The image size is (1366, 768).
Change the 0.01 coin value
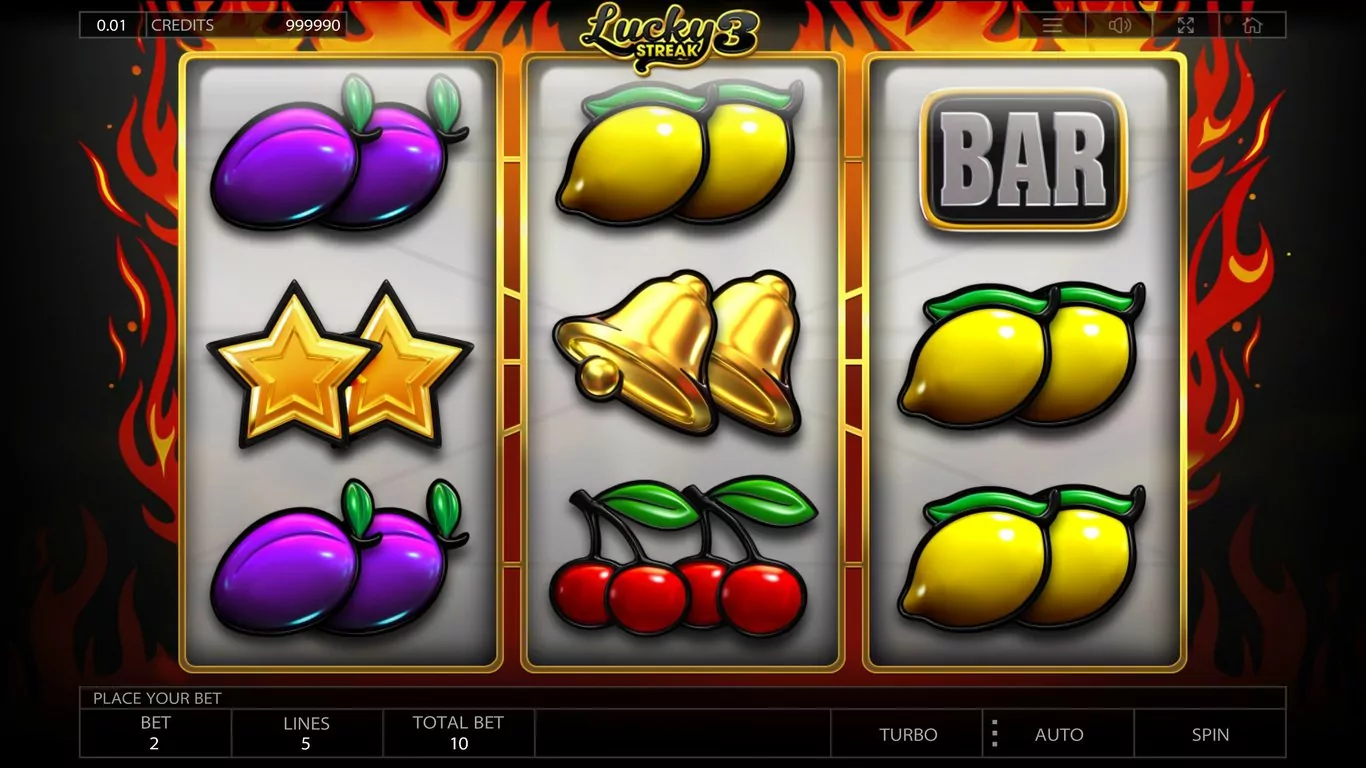coord(112,25)
